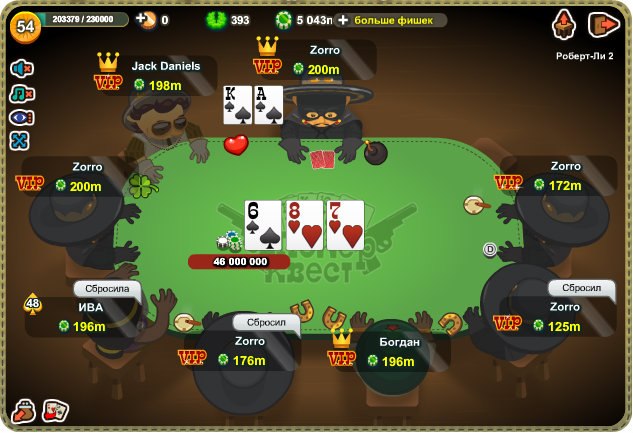Open the playing cards icon
This screenshot has width=633, height=433.
[x=56, y=410]
